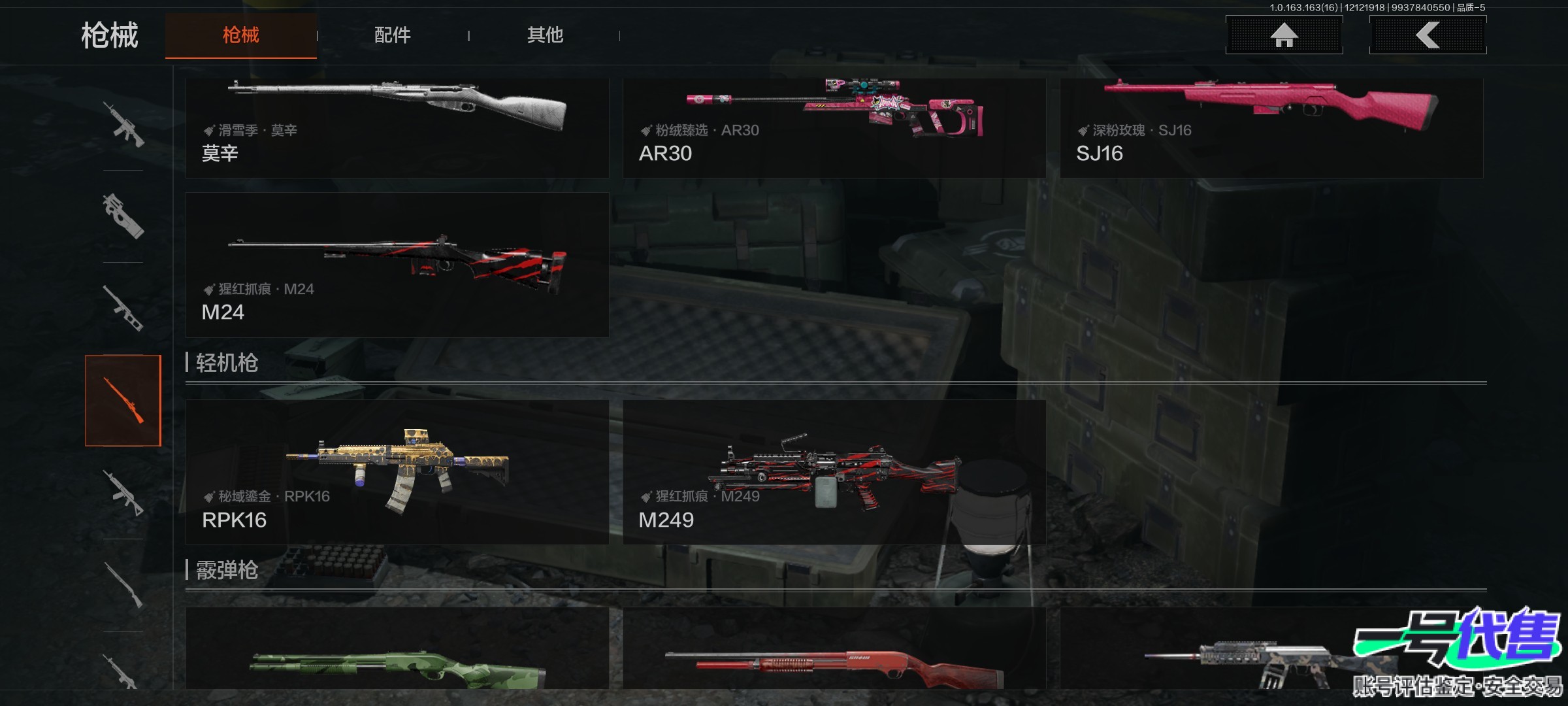Show the assault rifle category icon
This screenshot has width=1568, height=706.
click(x=123, y=124)
